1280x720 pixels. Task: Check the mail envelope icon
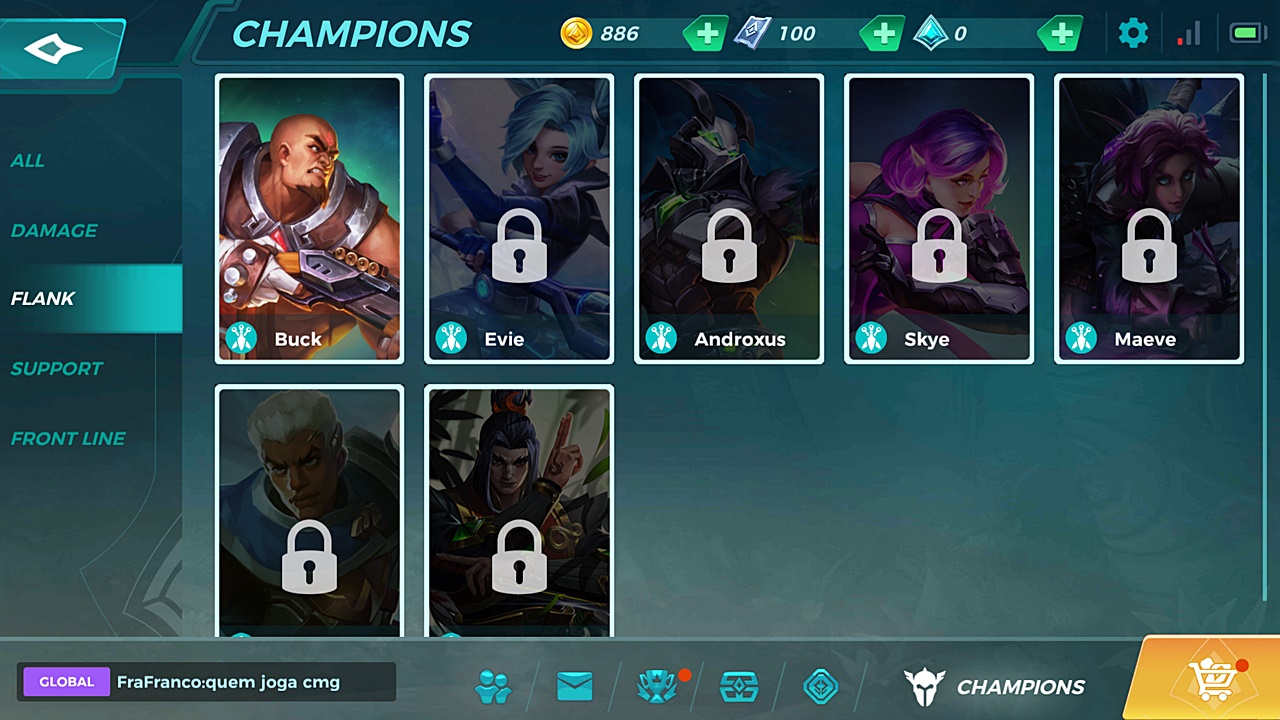[575, 687]
